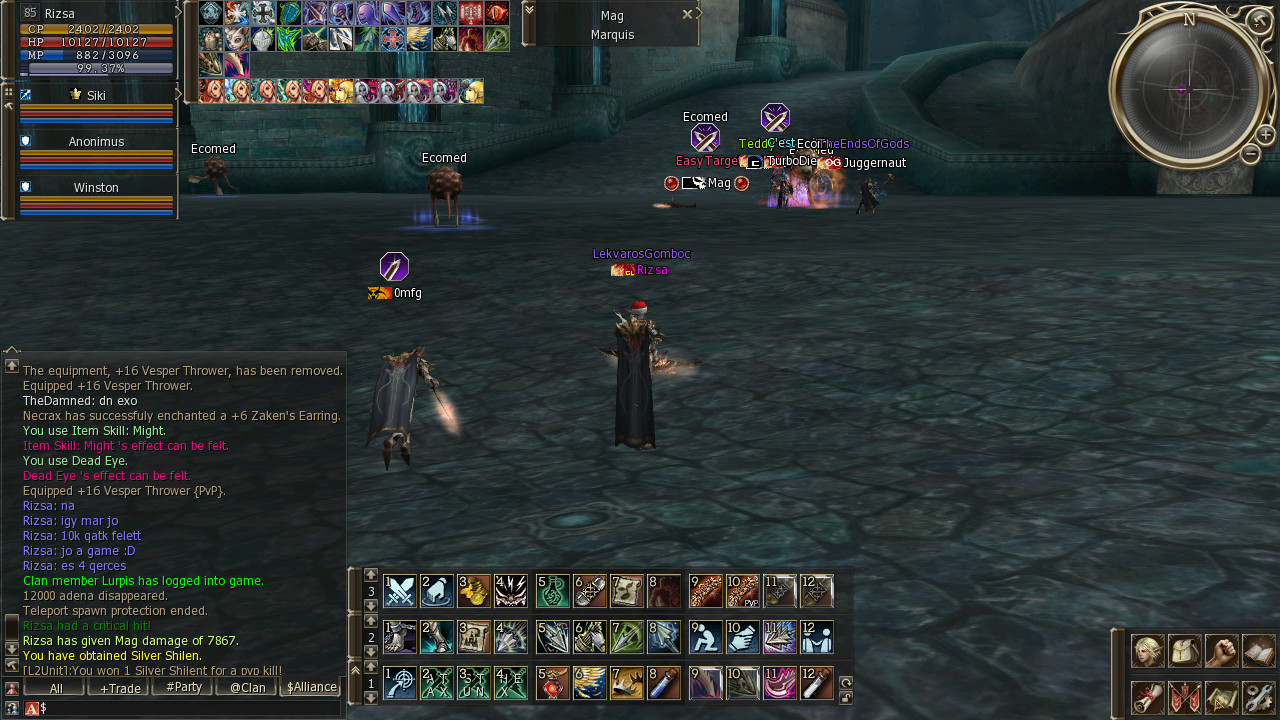Use the crossed swords attack skill
The height and width of the screenshot is (720, 1280).
(400, 591)
